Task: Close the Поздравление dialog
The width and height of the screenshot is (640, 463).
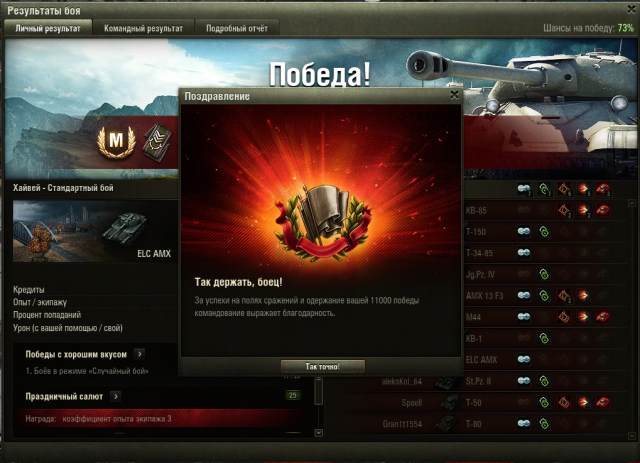Action: point(454,95)
